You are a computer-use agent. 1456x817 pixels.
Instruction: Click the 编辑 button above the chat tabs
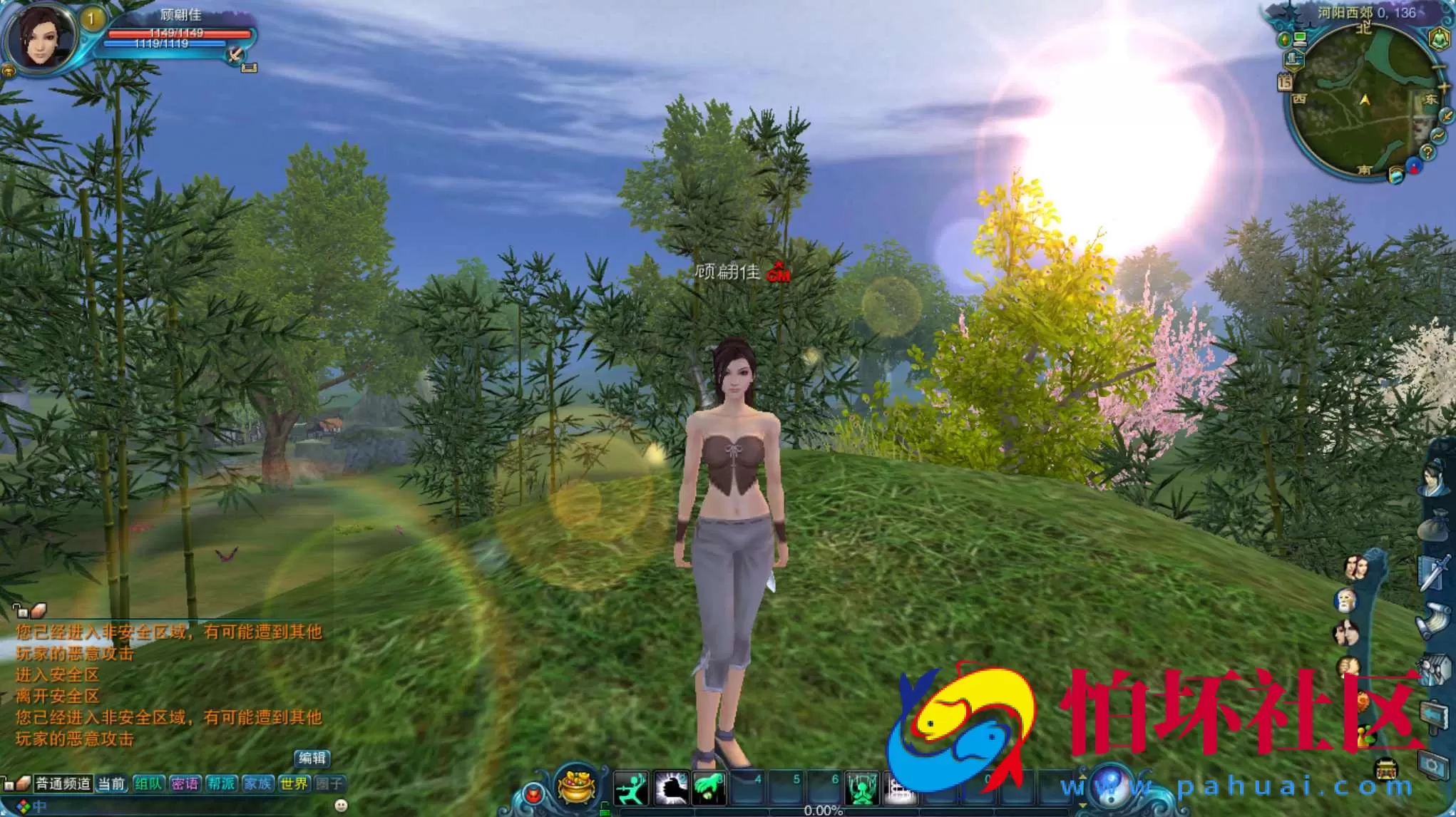click(x=314, y=757)
